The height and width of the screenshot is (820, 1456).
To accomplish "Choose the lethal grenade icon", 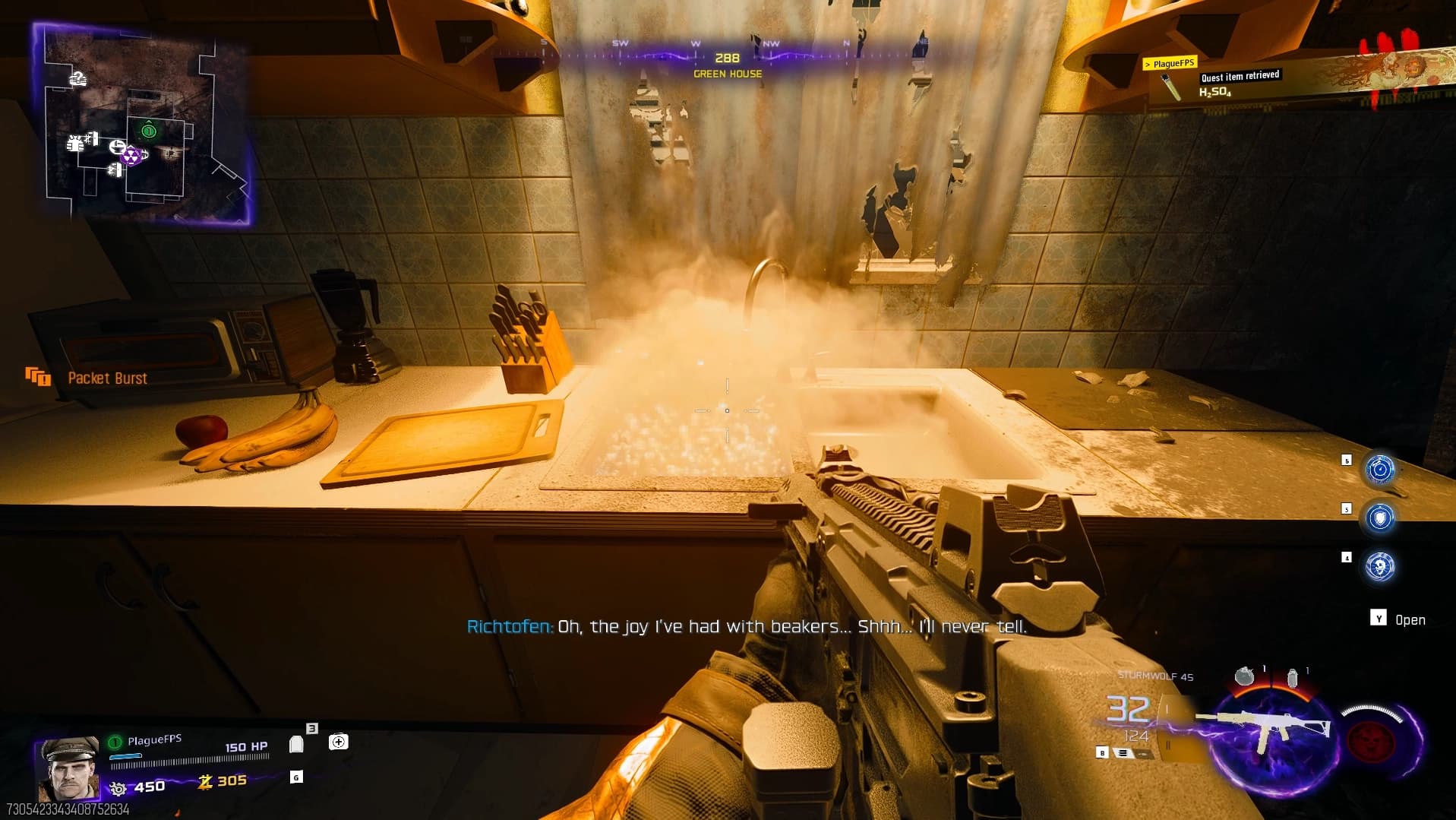I will [x=1243, y=676].
